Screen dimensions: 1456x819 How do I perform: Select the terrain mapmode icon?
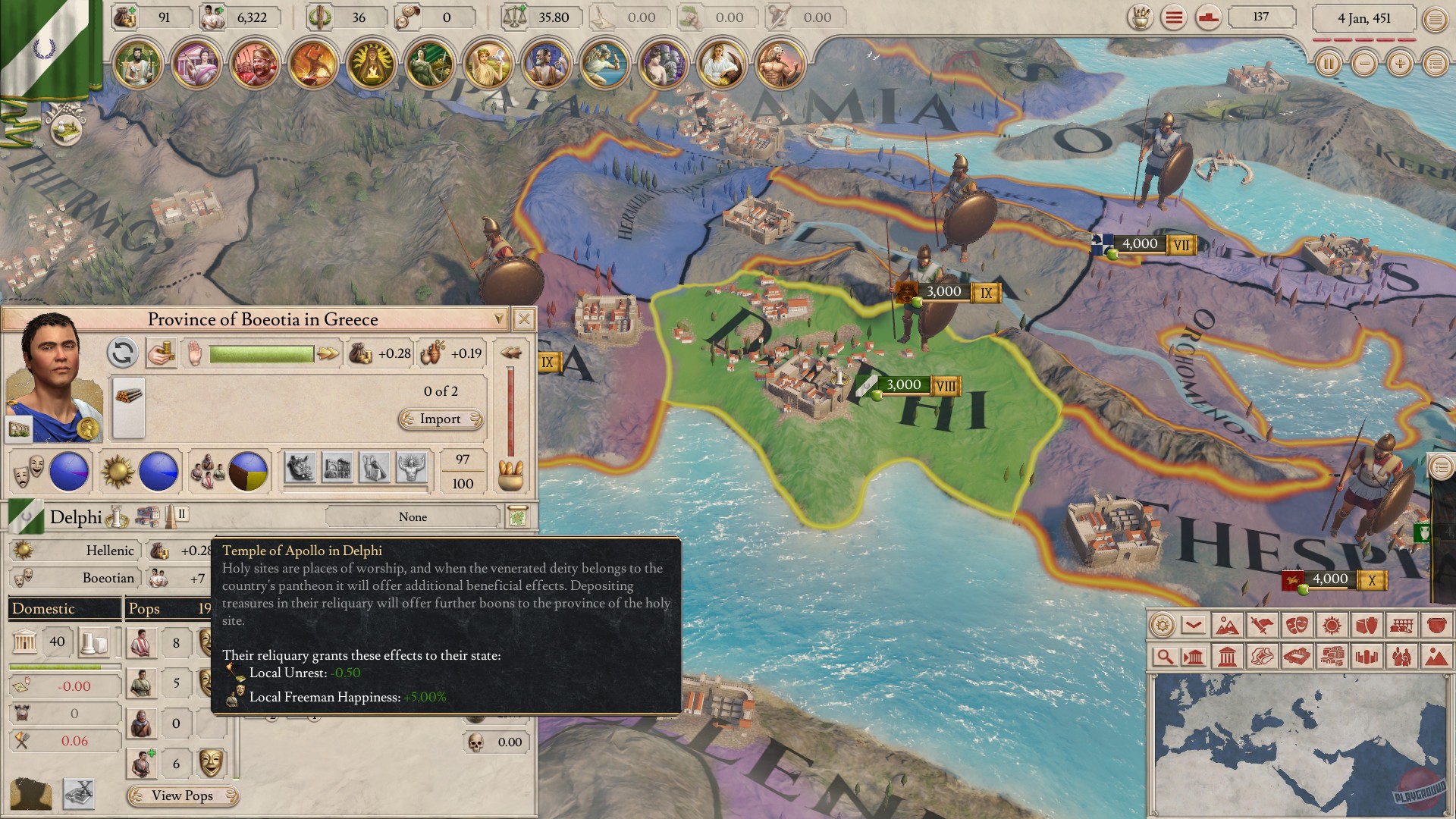(x=1228, y=624)
